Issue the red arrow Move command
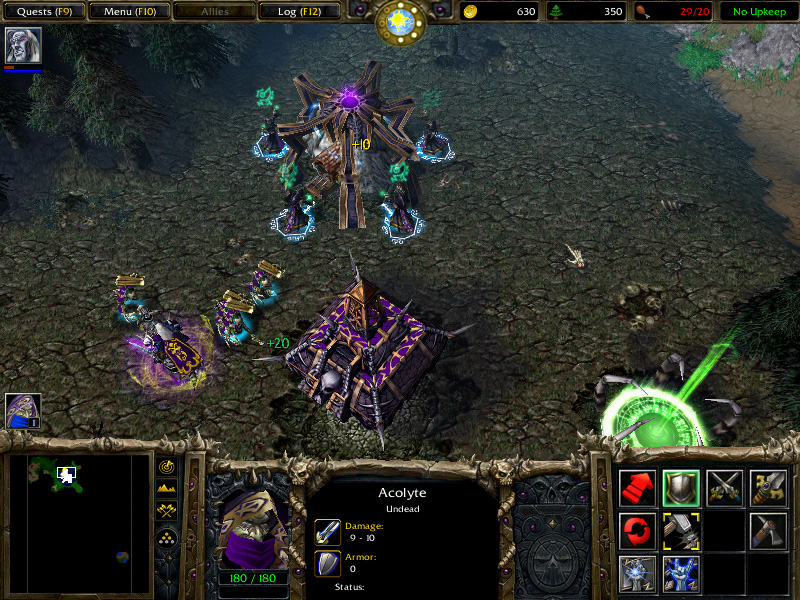This screenshot has width=800, height=600. point(637,487)
